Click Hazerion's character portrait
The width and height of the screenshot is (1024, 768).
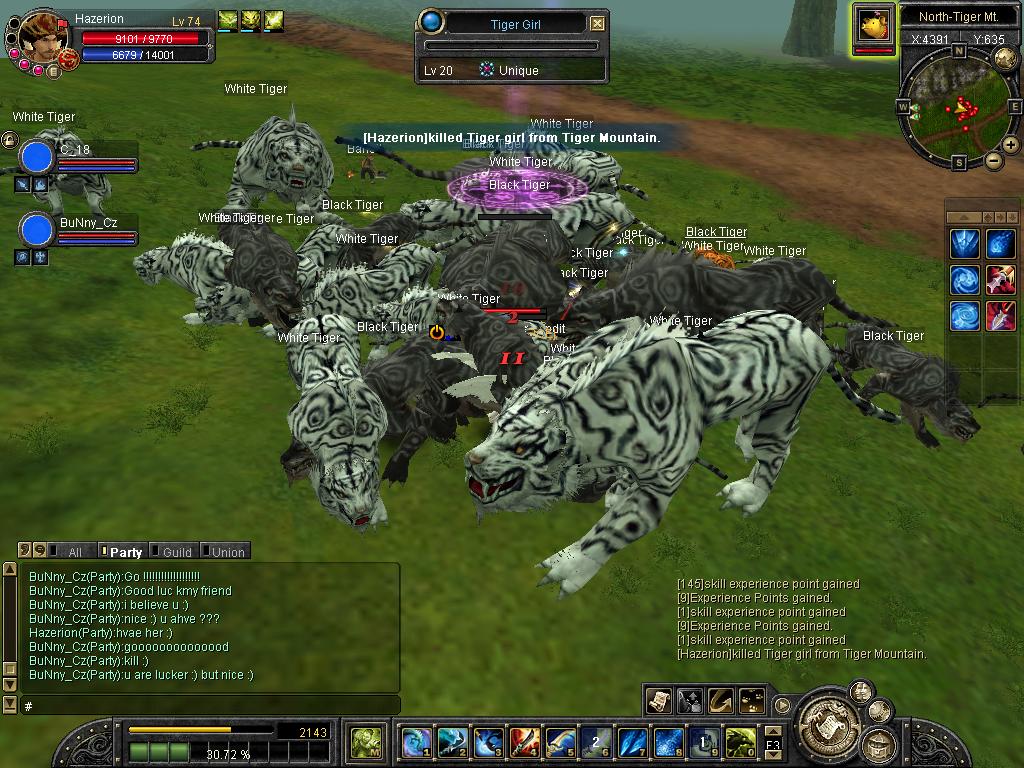pos(42,36)
